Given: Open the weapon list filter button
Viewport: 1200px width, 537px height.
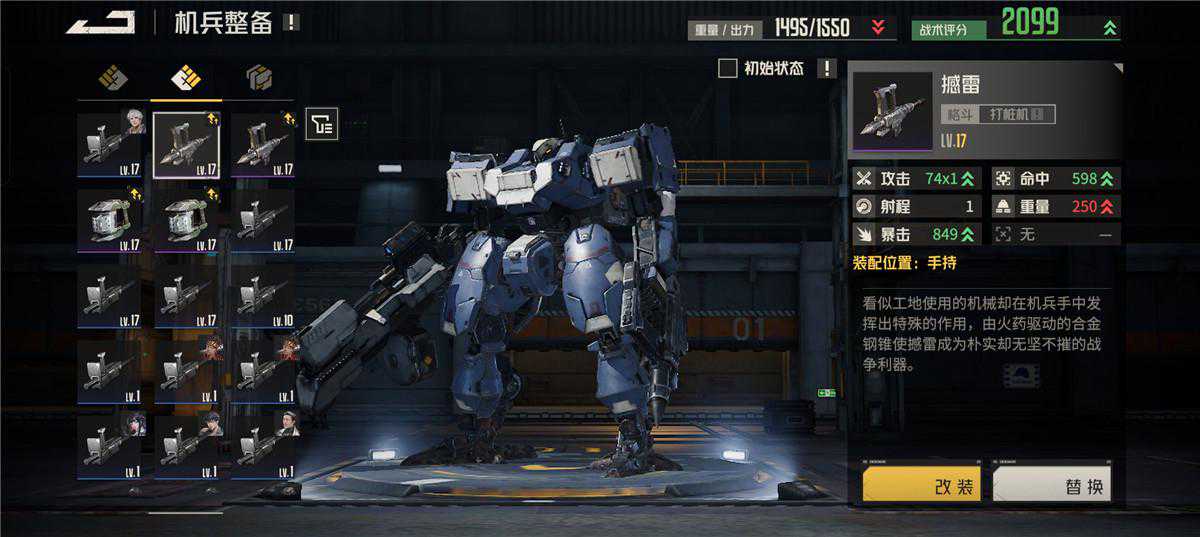Looking at the screenshot, I should coord(322,123).
